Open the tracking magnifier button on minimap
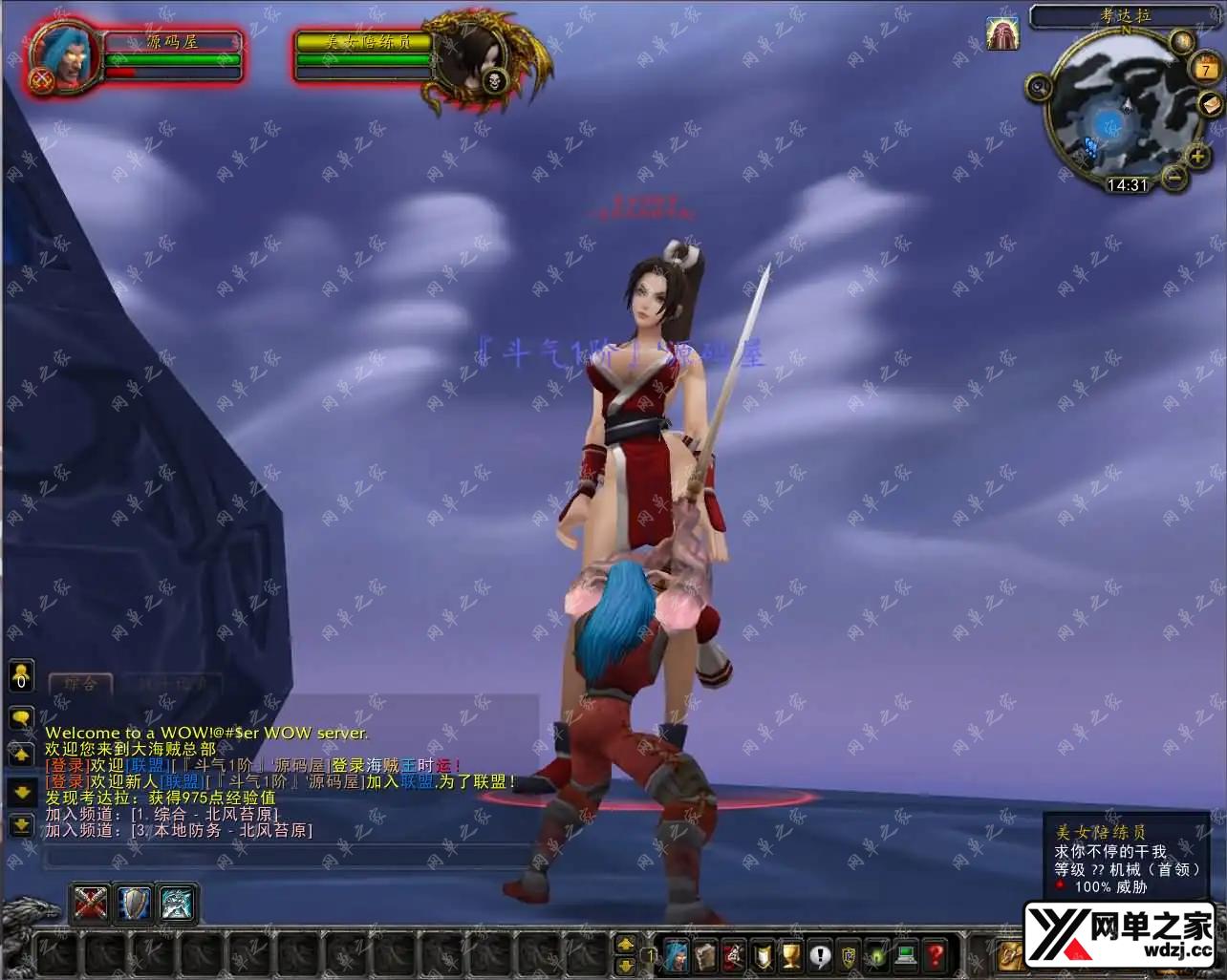Viewport: 1227px width, 980px height. pyautogui.click(x=1039, y=88)
